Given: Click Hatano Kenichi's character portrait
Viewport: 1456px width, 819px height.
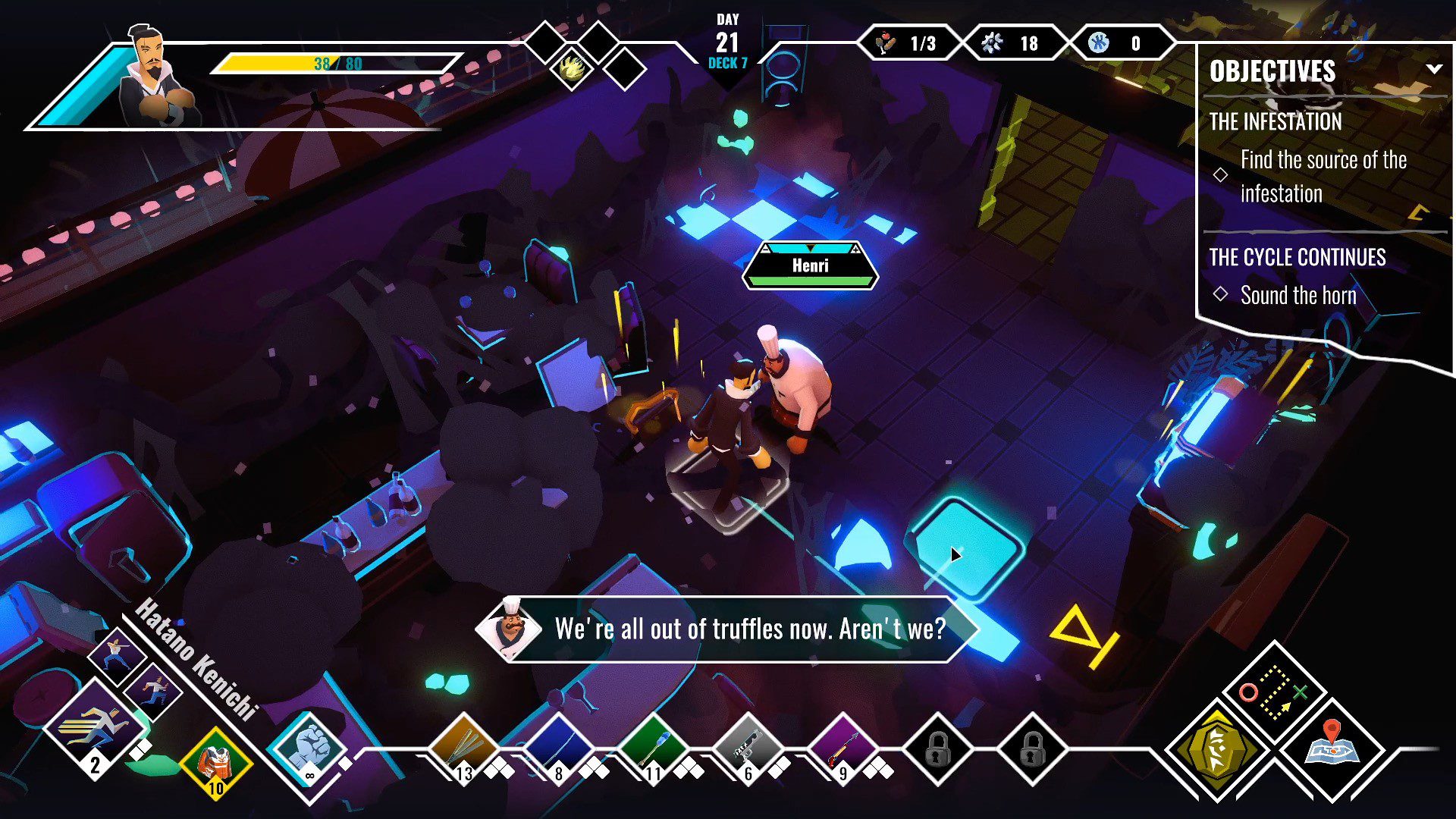Looking at the screenshot, I should (x=155, y=80).
